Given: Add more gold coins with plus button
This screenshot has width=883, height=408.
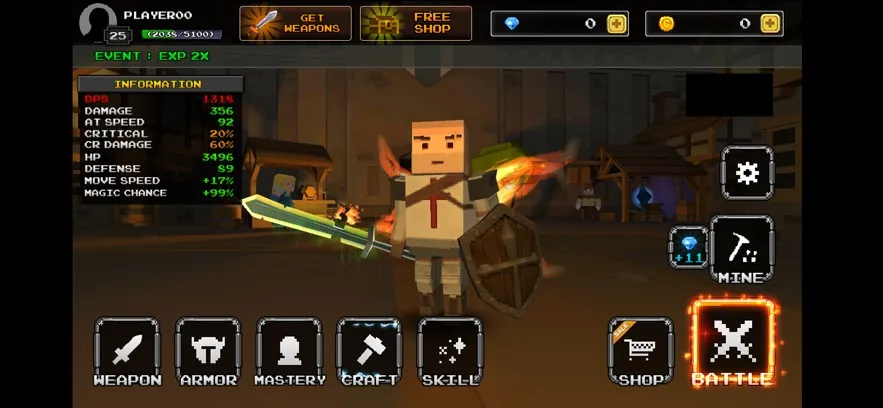Looking at the screenshot, I should [x=770, y=23].
